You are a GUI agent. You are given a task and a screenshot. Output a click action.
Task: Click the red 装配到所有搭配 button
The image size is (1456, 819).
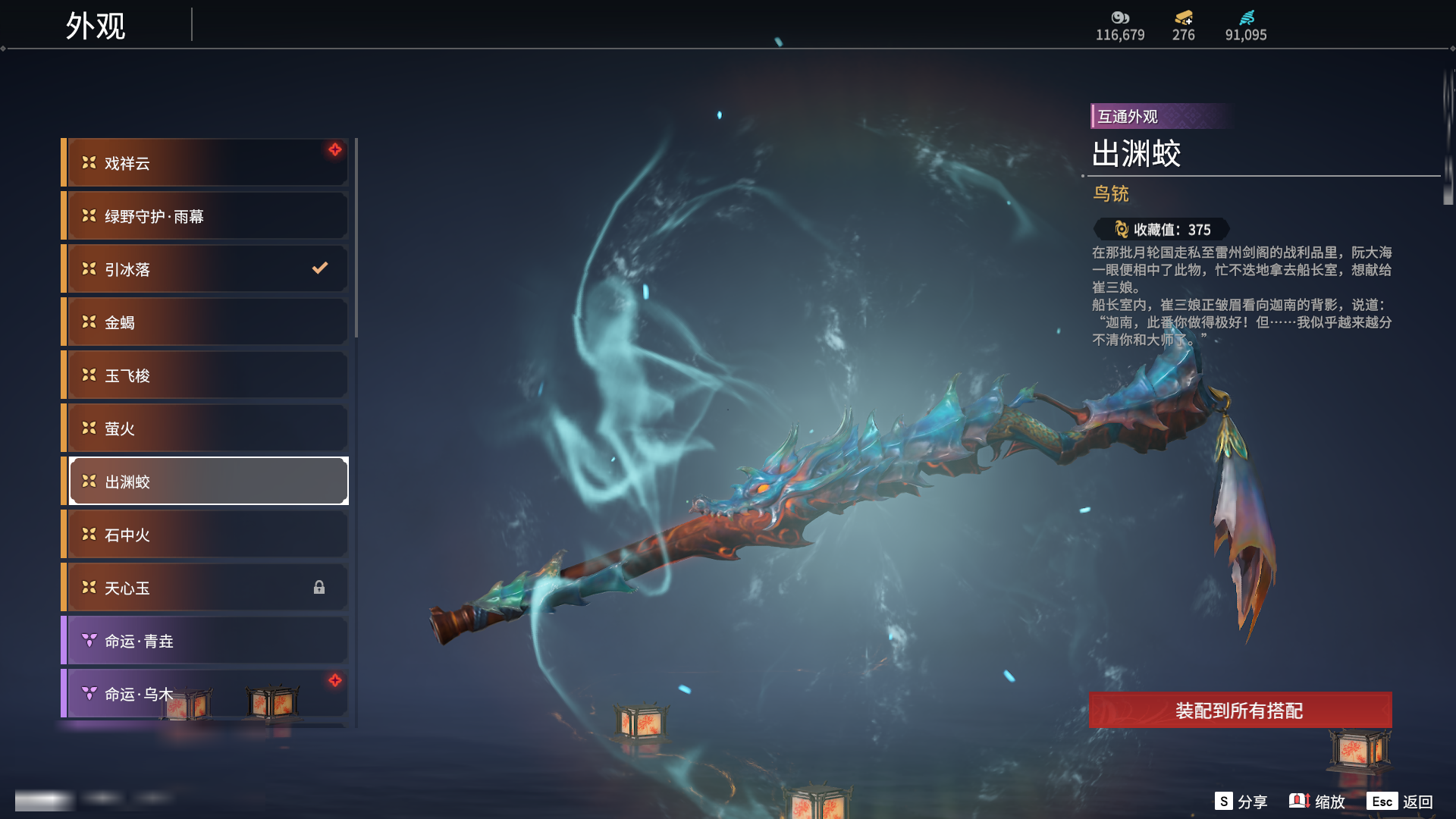1240,711
